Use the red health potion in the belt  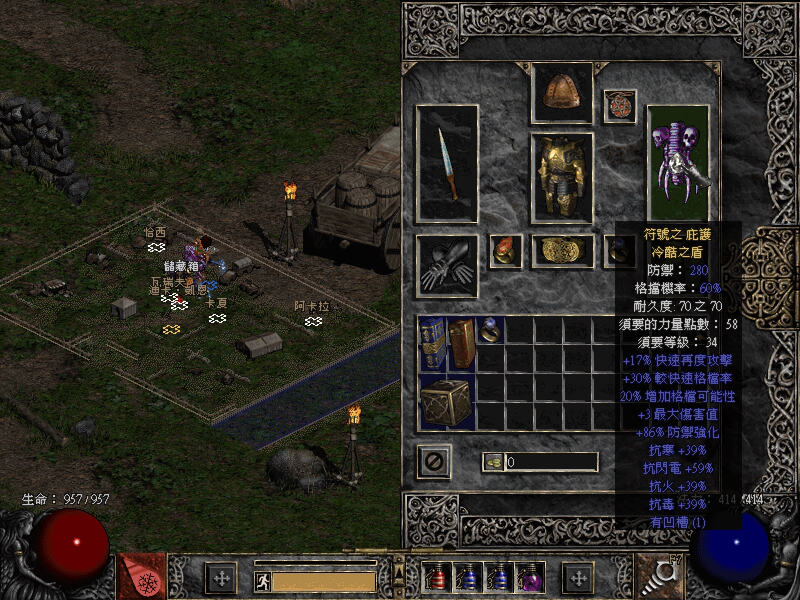[436, 577]
